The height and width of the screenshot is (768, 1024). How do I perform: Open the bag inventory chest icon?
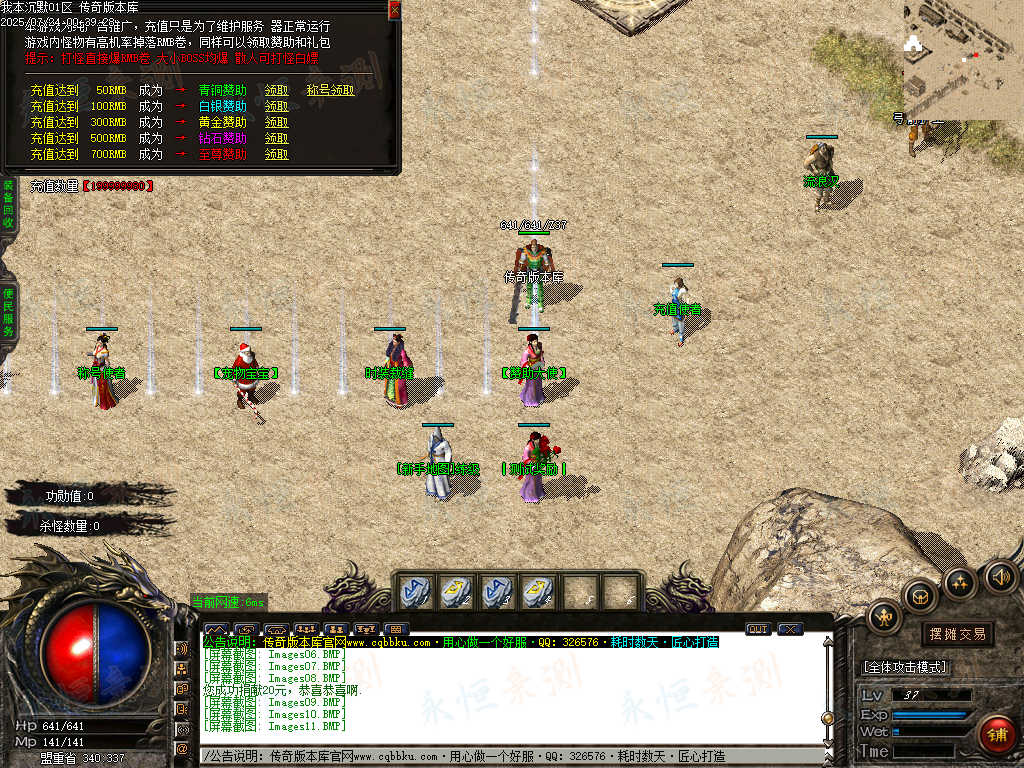pyautogui.click(x=920, y=596)
